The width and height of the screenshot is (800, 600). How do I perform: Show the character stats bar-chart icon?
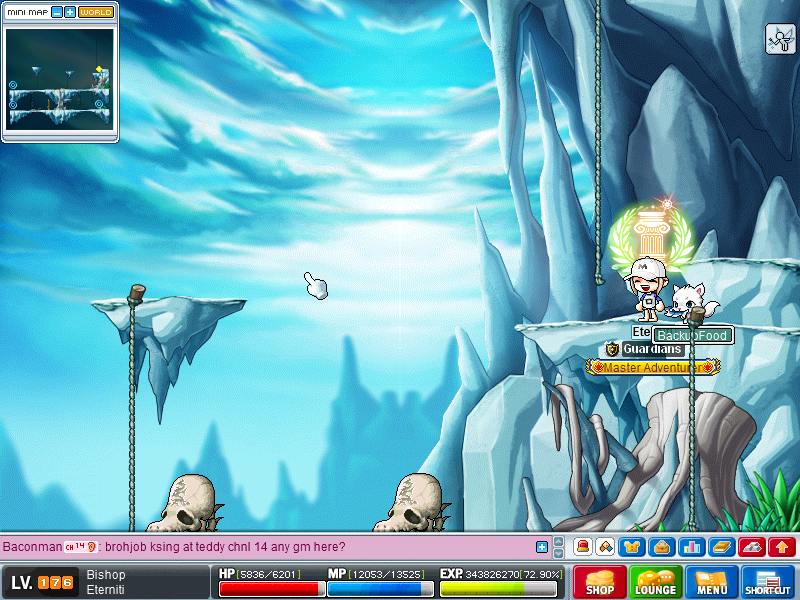(690, 547)
